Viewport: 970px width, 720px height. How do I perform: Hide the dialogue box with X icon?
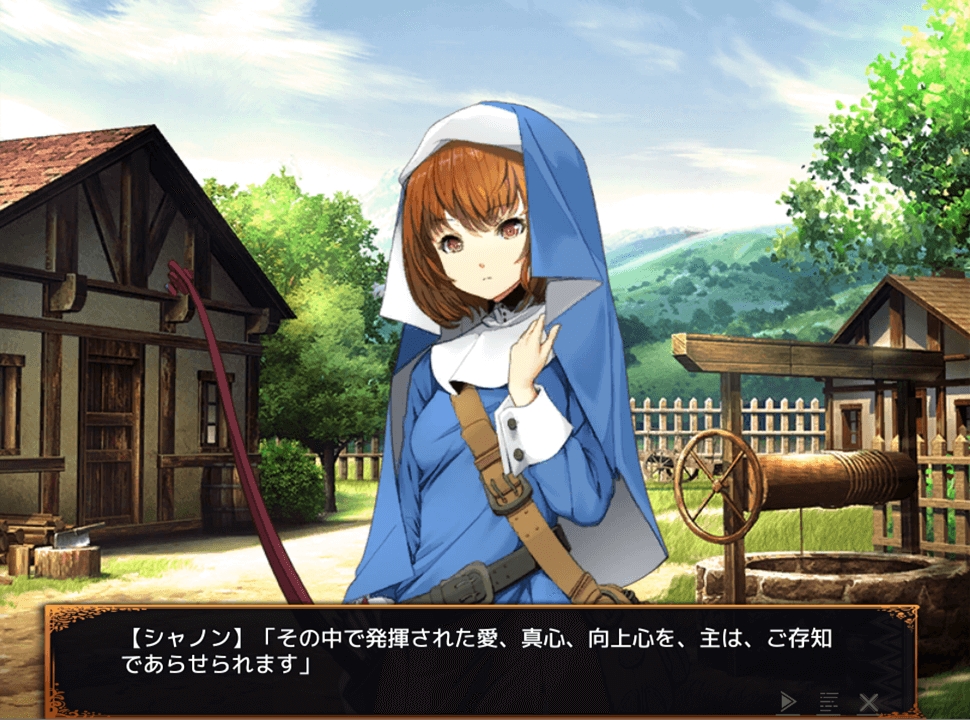868,701
